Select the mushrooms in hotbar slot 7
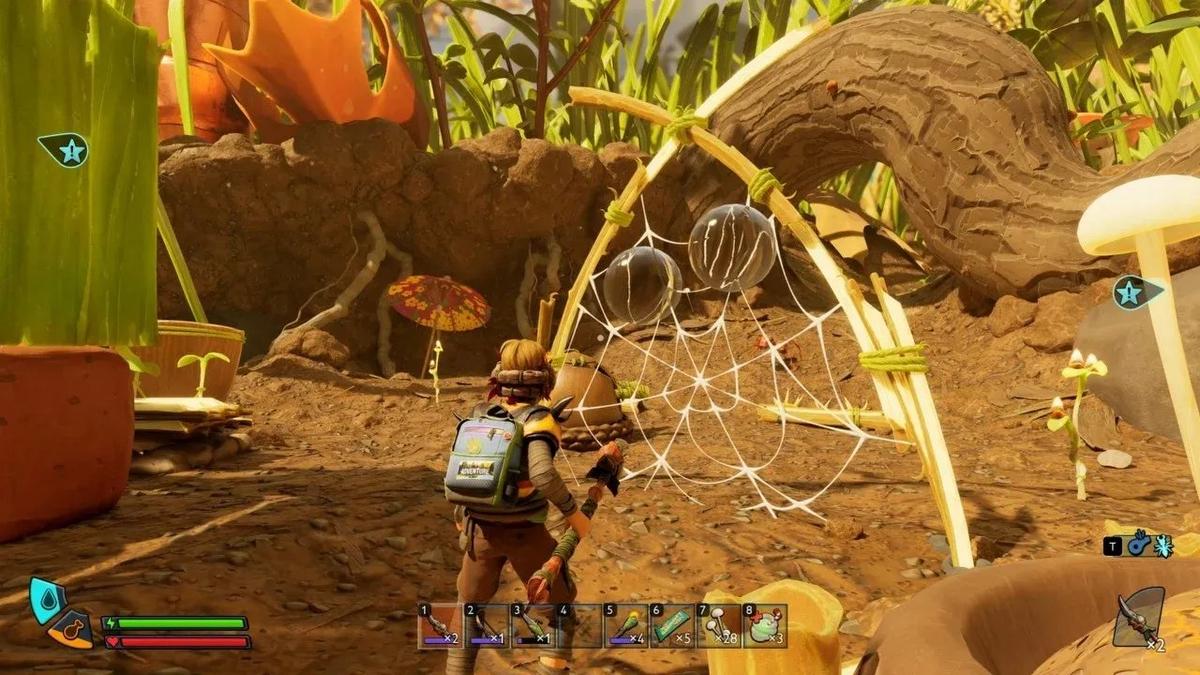 tap(718, 627)
